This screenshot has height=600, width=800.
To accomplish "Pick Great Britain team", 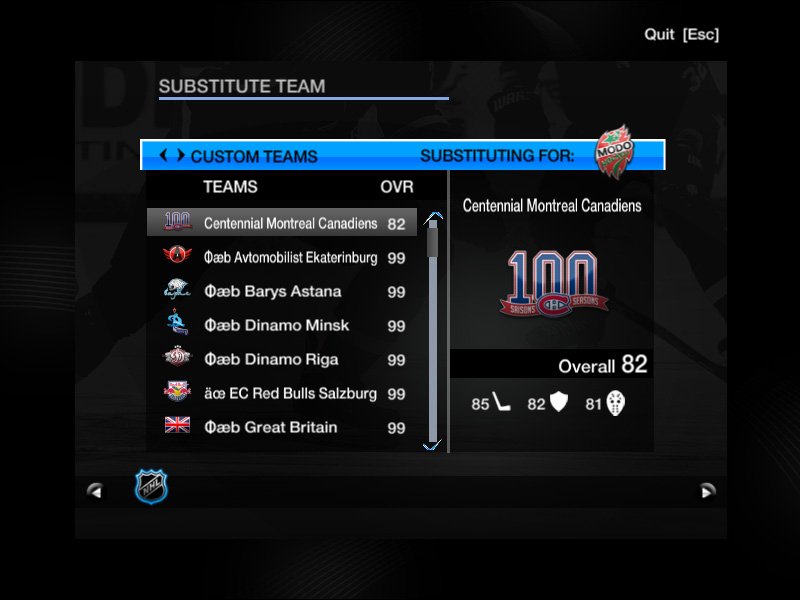I will tap(282, 427).
